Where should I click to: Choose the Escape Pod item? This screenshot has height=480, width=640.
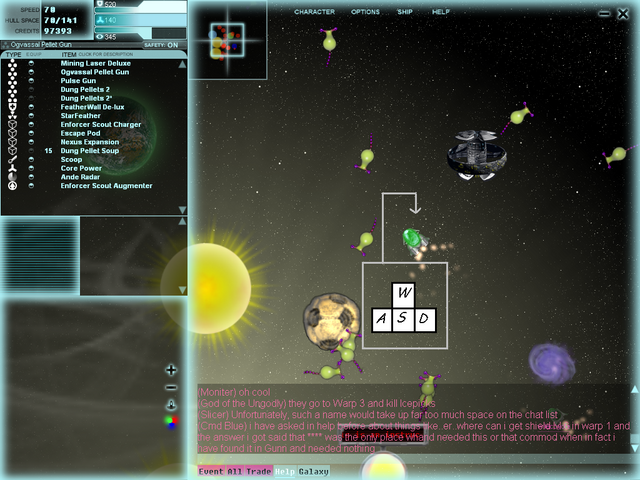pos(81,133)
